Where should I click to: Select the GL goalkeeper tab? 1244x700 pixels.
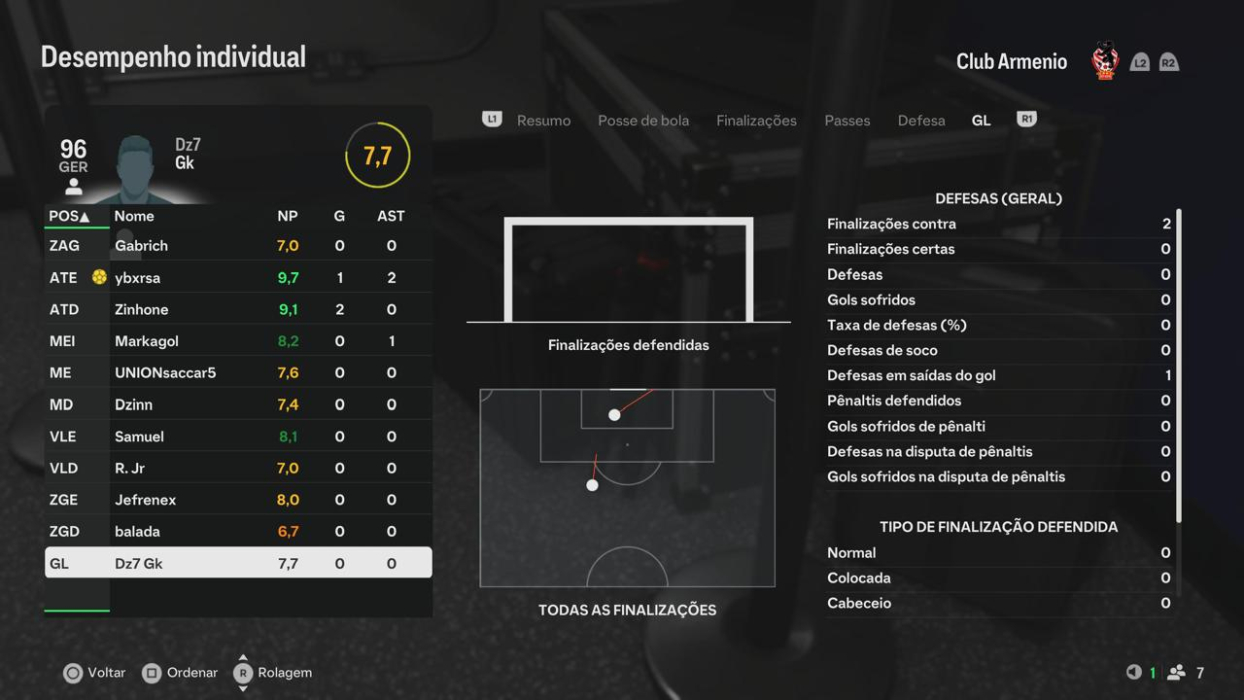pyautogui.click(x=981, y=121)
